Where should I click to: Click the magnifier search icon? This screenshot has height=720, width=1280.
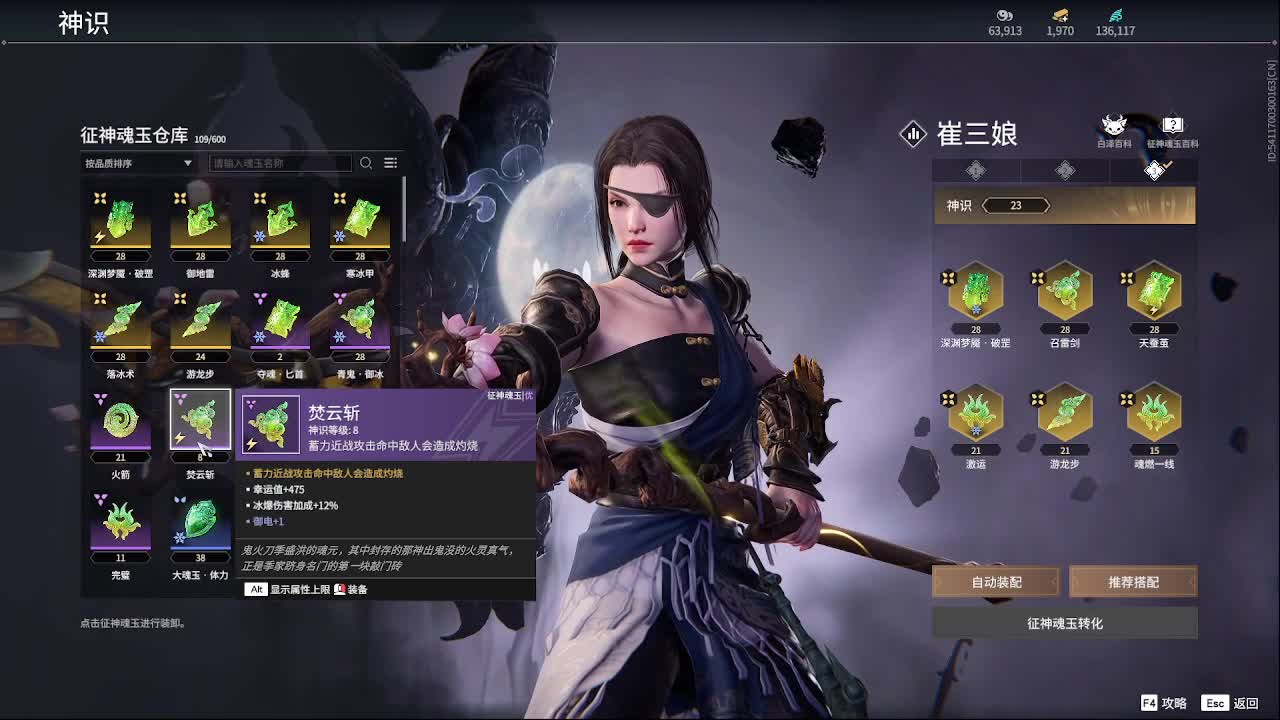point(366,163)
